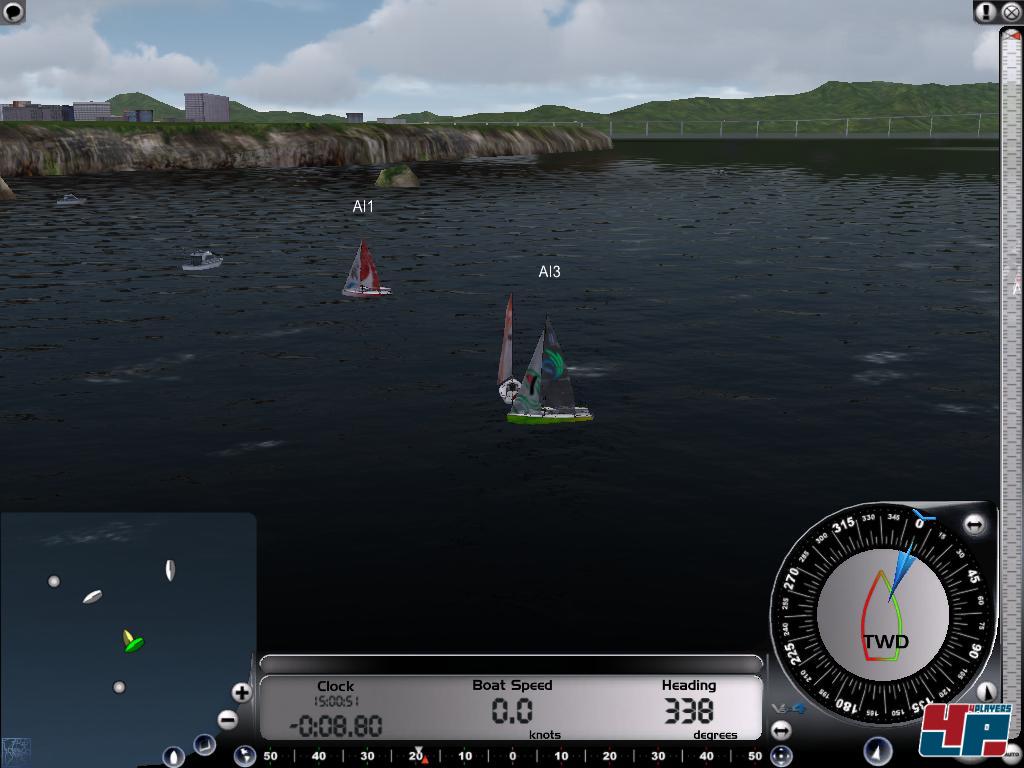Click the green player boat on the minimap
Image resolution: width=1024 pixels, height=768 pixels.
131,641
